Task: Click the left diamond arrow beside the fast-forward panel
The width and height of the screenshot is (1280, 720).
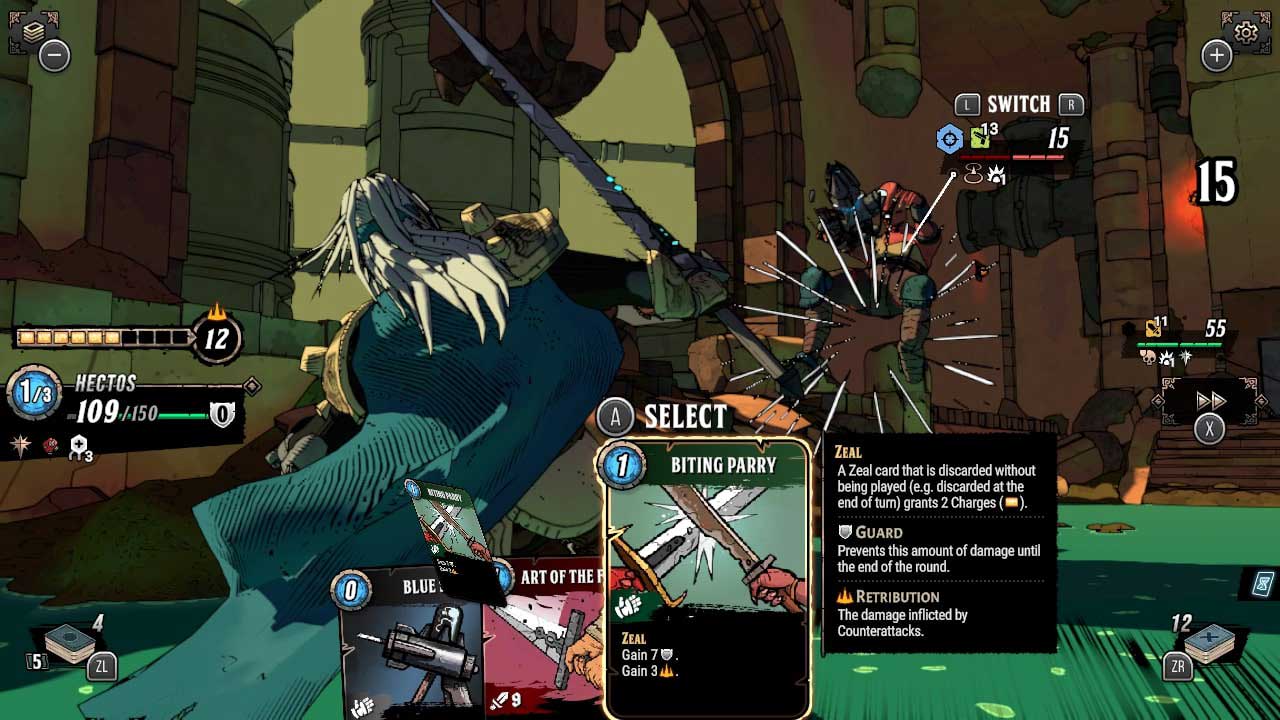Action: click(1157, 401)
